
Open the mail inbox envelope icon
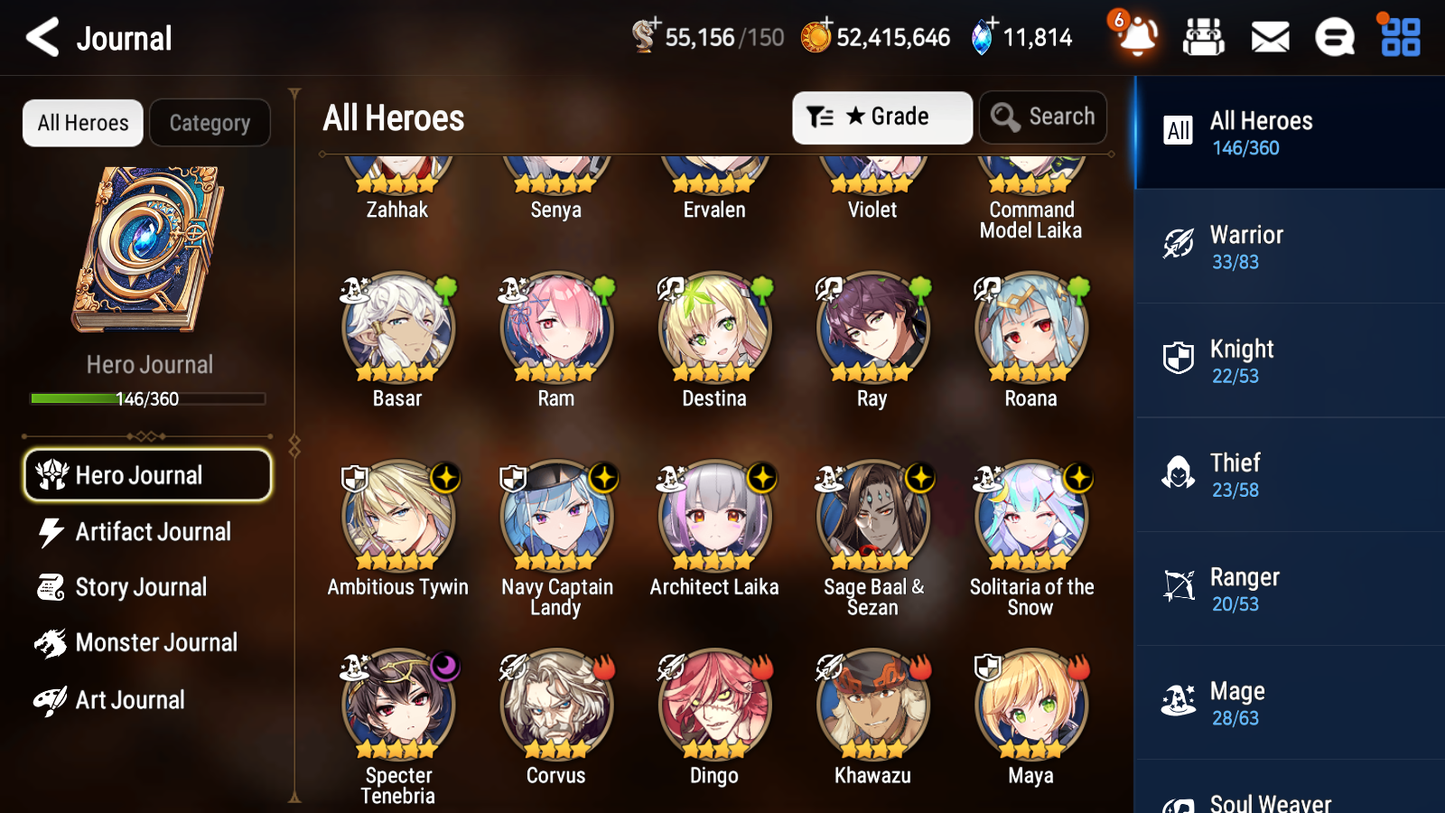pos(1270,36)
